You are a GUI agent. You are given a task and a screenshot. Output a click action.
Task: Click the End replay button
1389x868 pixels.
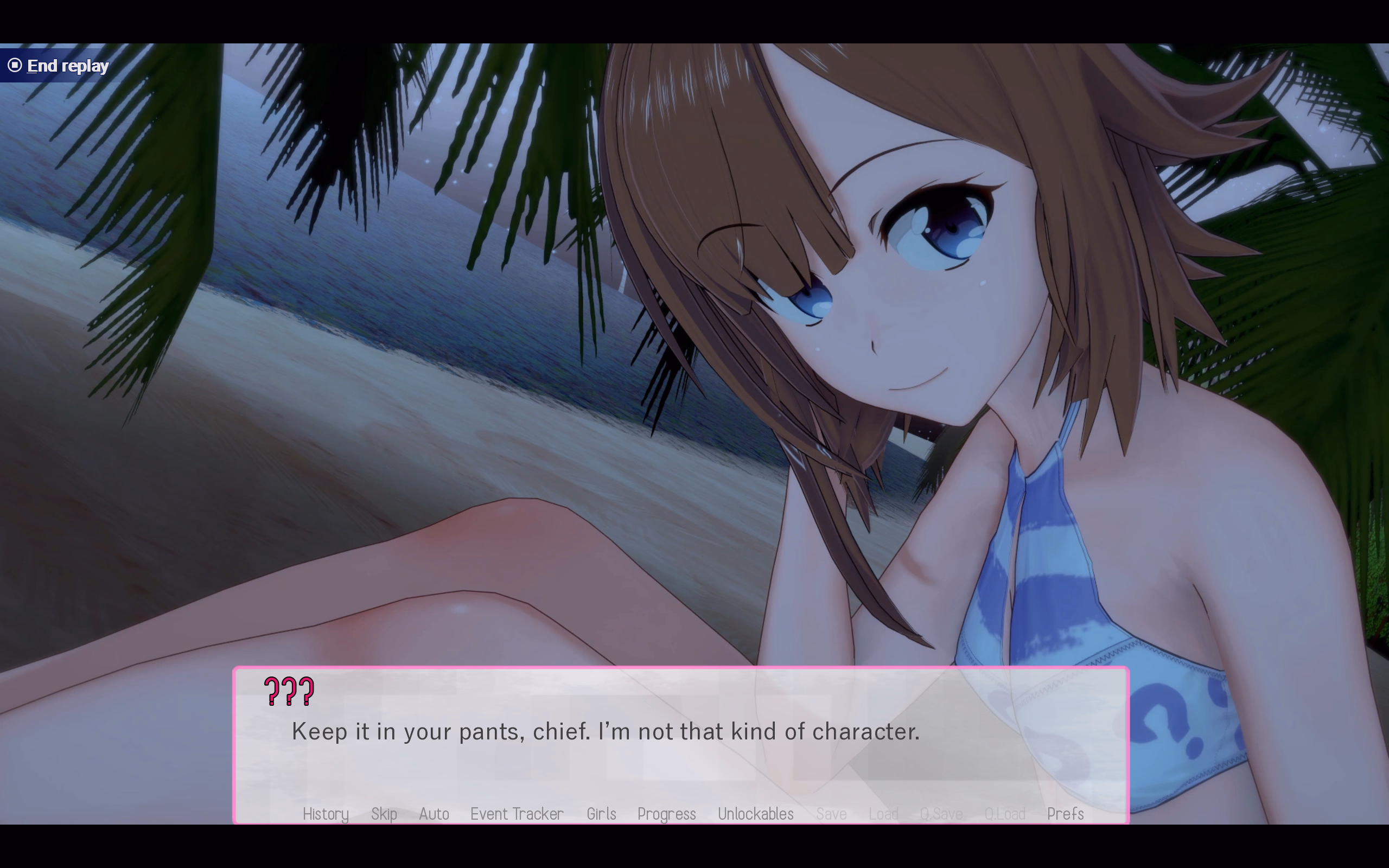coord(59,66)
